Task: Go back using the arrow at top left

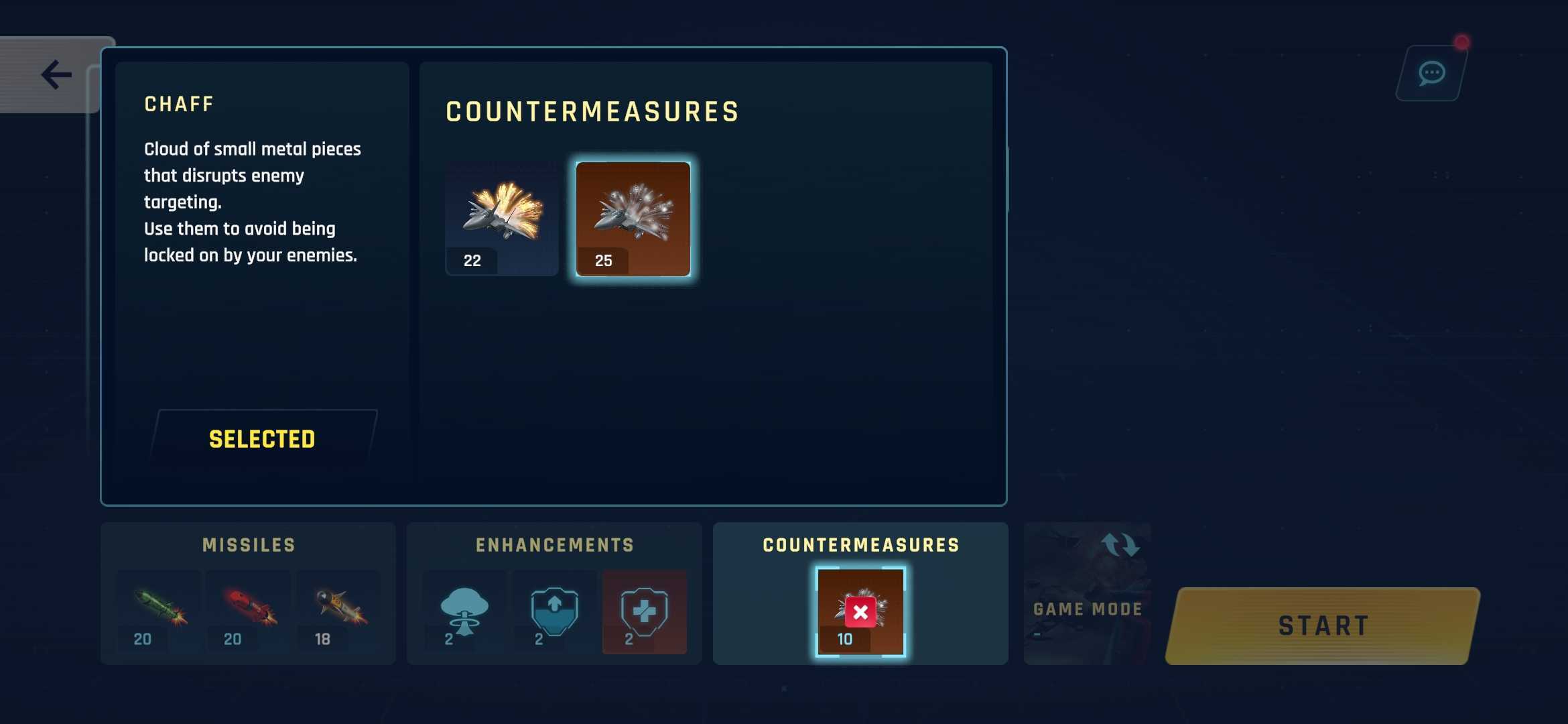Action: pos(56,74)
